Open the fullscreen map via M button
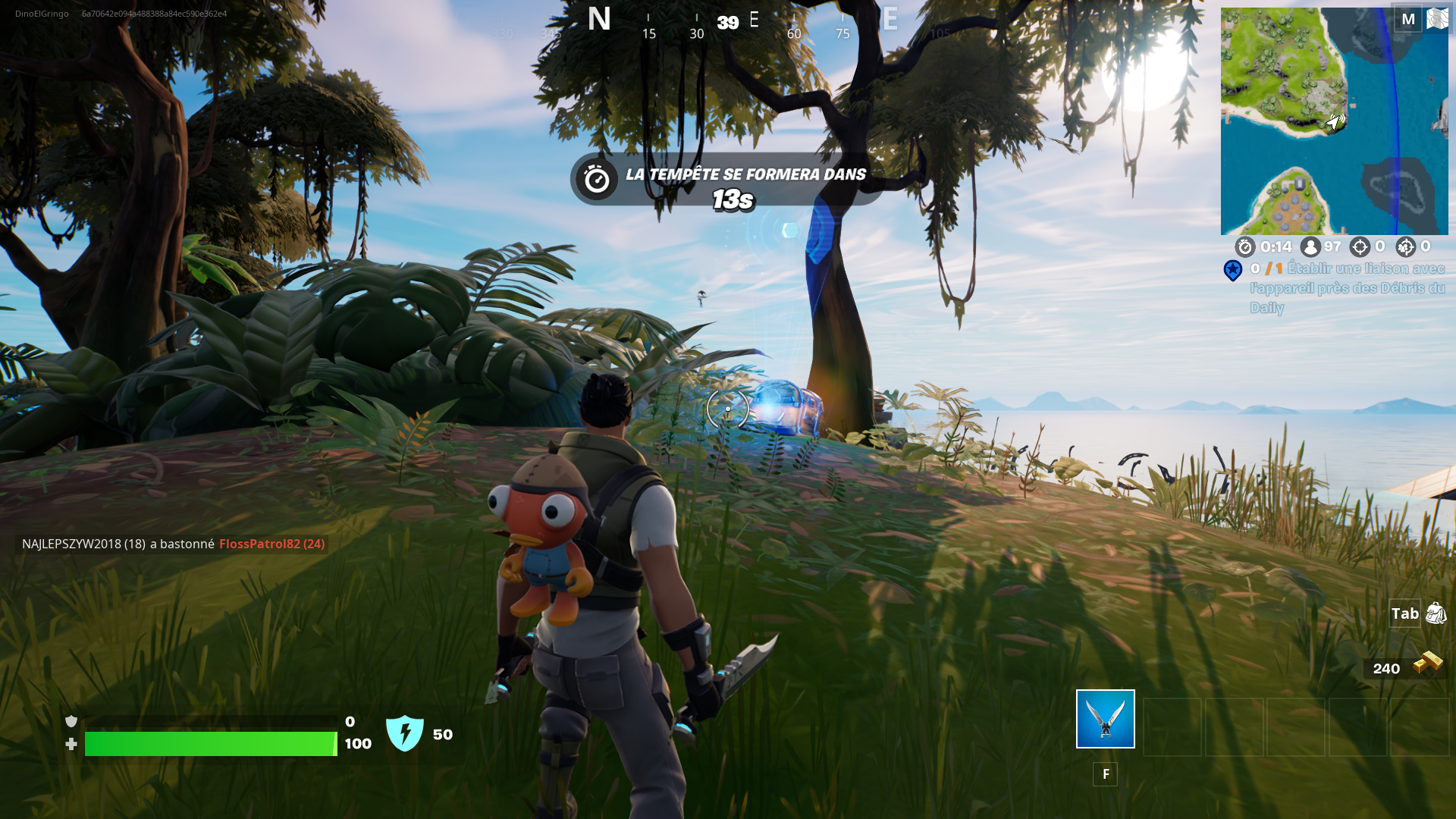The image size is (1456, 819). (x=1409, y=19)
